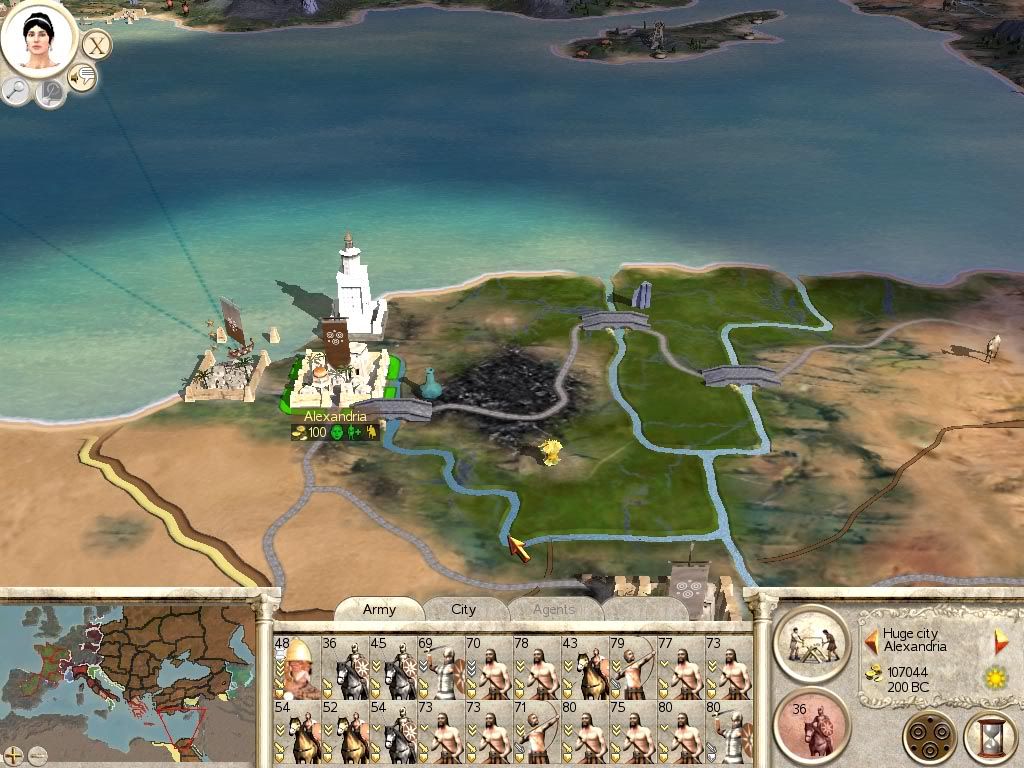Go to the previous settlement with the left arrow
The height and width of the screenshot is (768, 1024).
click(871, 641)
